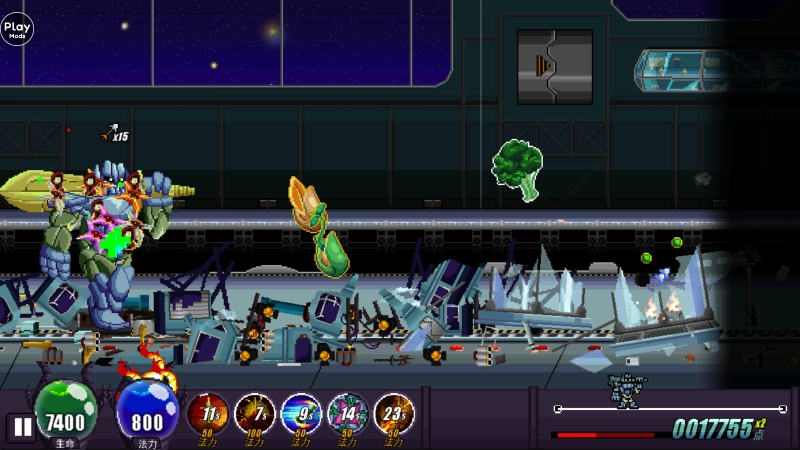The width and height of the screenshot is (800, 450).
Task: Open the Play Mods overlay button
Action: pyautogui.click(x=17, y=29)
